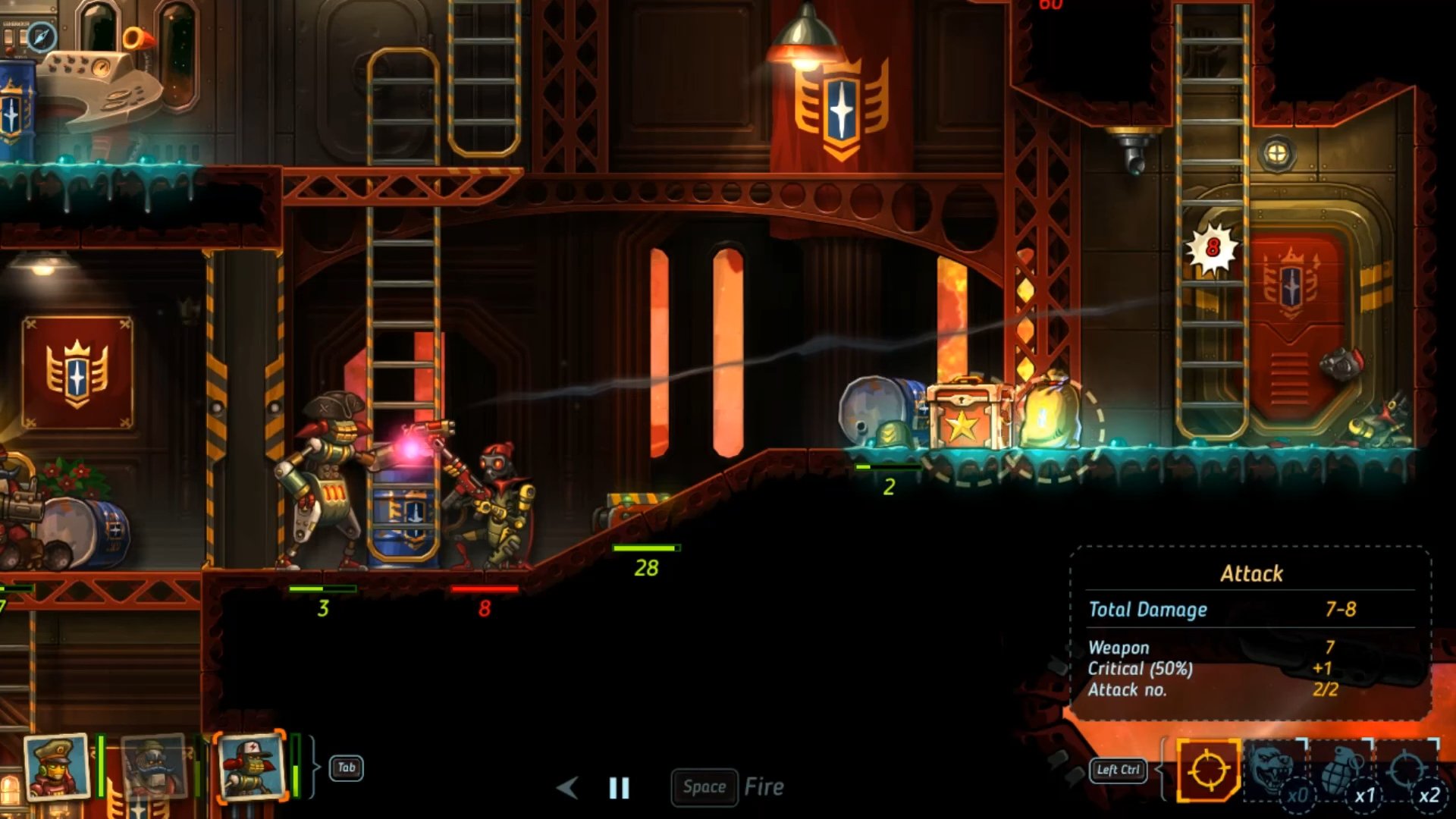This screenshot has height=819, width=1456.
Task: Click the back arrow beside the pause icon
Action: pyautogui.click(x=567, y=788)
